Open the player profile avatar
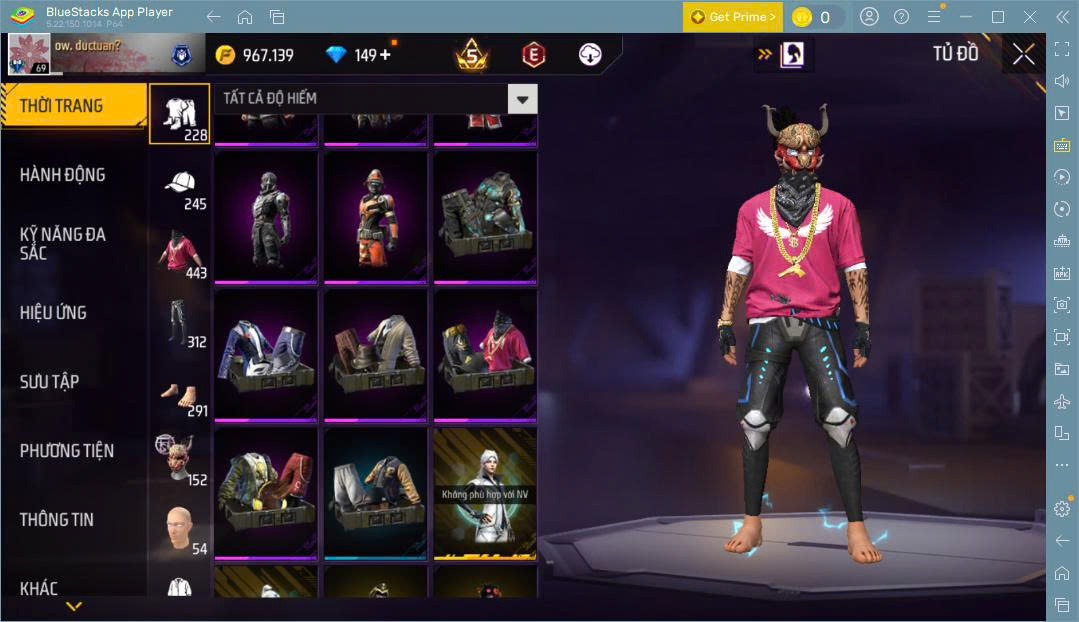The width and height of the screenshot is (1079, 622). (29, 54)
